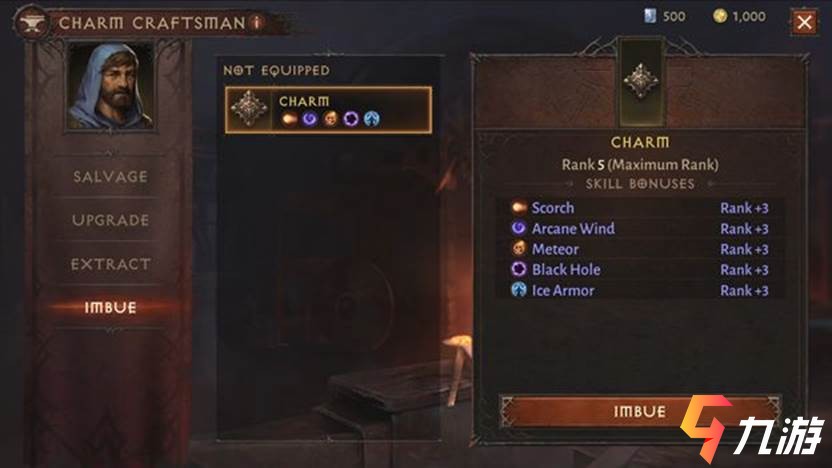The image size is (832, 468).
Task: Select the Meteor skill bonus row
Action: pos(640,249)
